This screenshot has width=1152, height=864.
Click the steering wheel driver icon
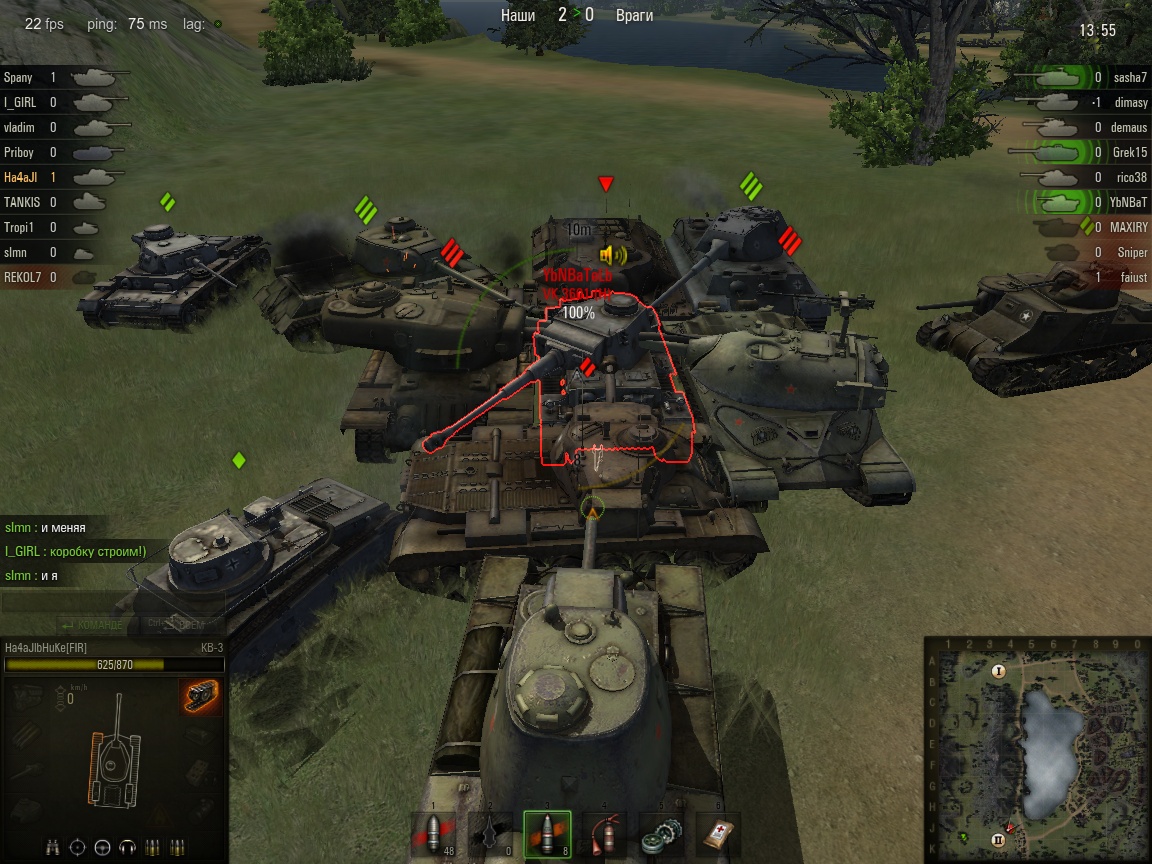(x=102, y=847)
